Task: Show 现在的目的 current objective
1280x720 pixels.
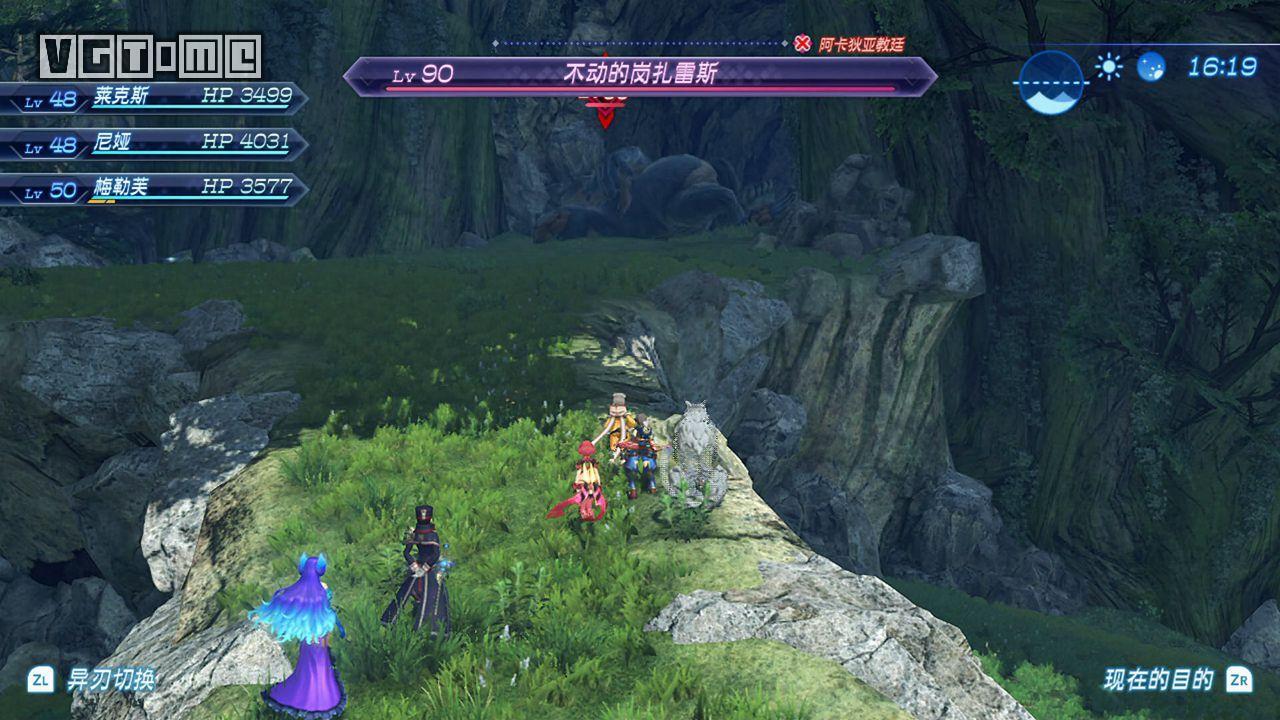Action: click(1158, 680)
